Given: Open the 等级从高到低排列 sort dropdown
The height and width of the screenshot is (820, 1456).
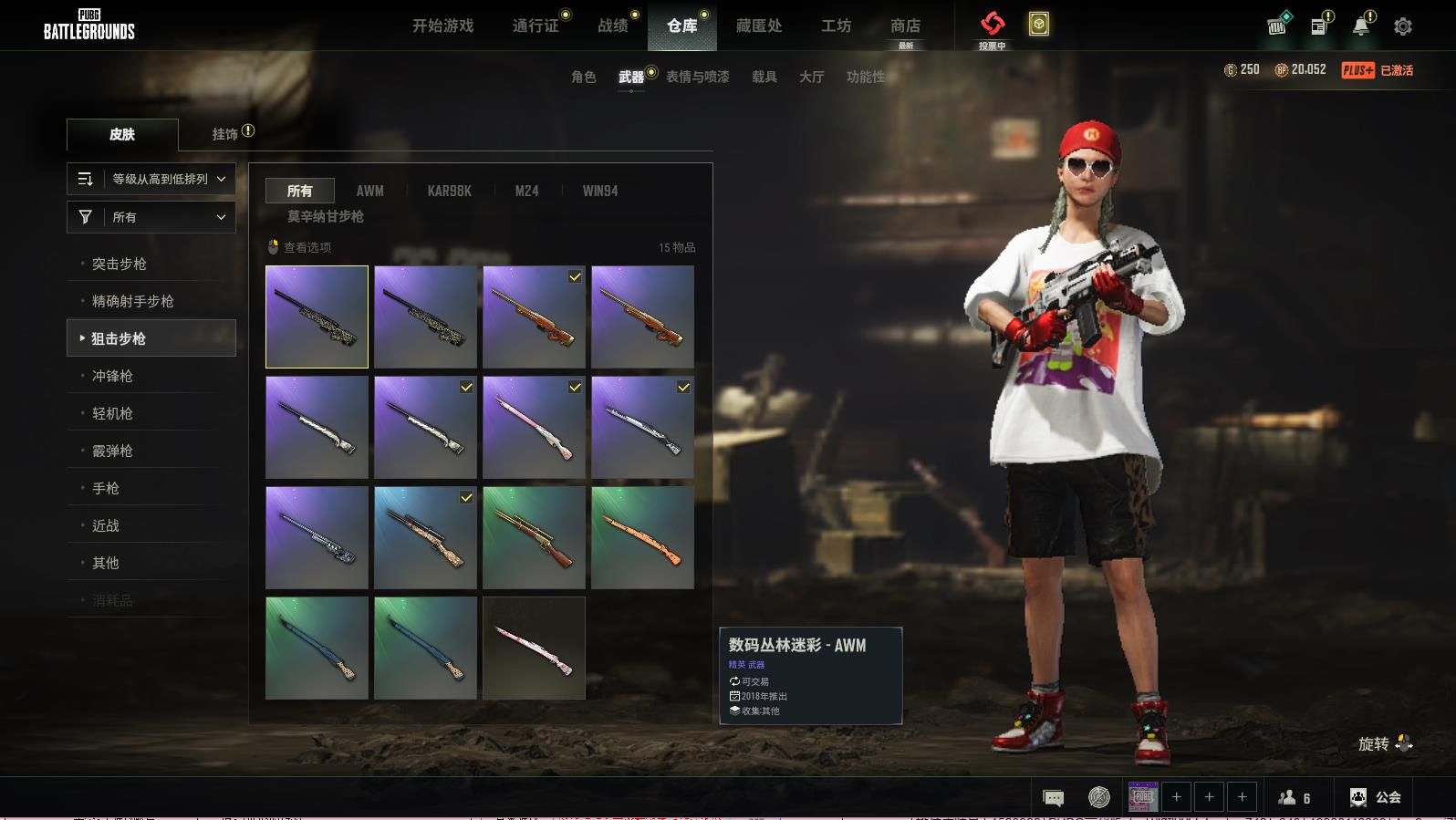Looking at the screenshot, I should click(x=151, y=179).
